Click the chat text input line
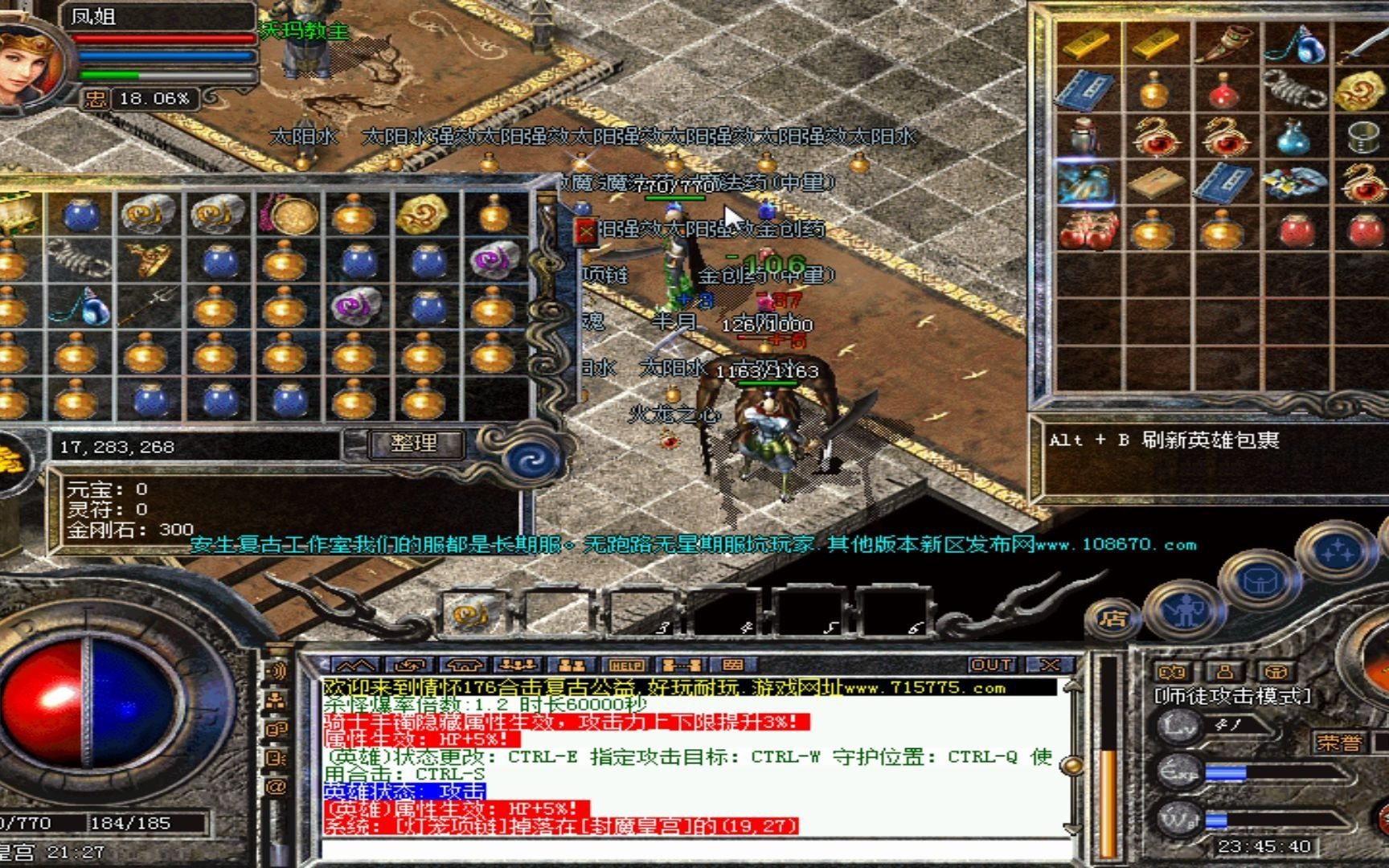1389x868 pixels. click(x=691, y=848)
